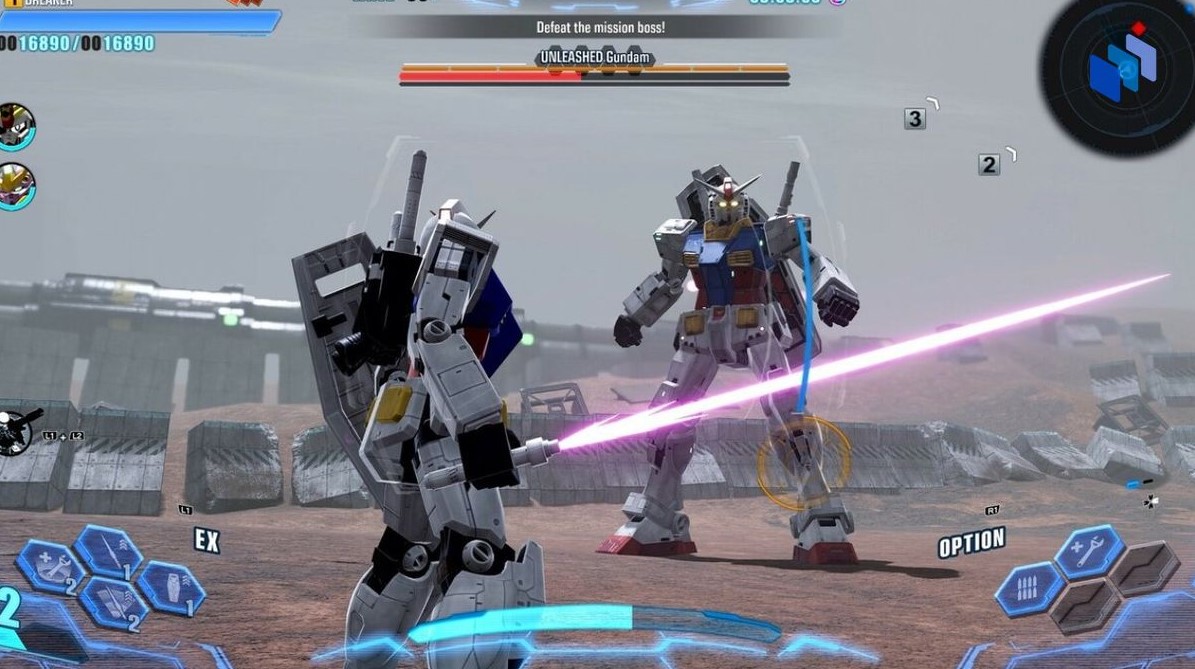The height and width of the screenshot is (669, 1195).
Task: Select the rifle weapon icon
Action: coord(17,431)
